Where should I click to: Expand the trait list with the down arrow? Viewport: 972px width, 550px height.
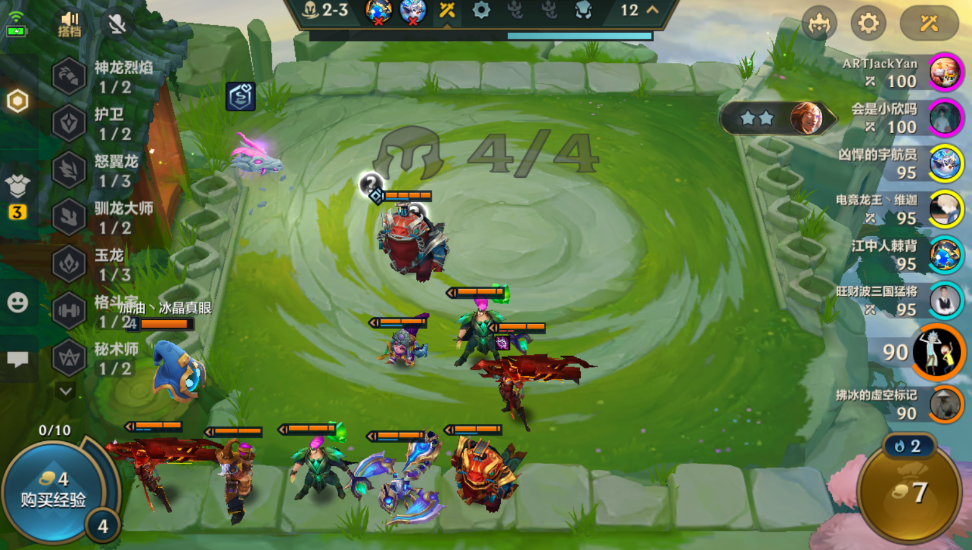tap(66, 391)
